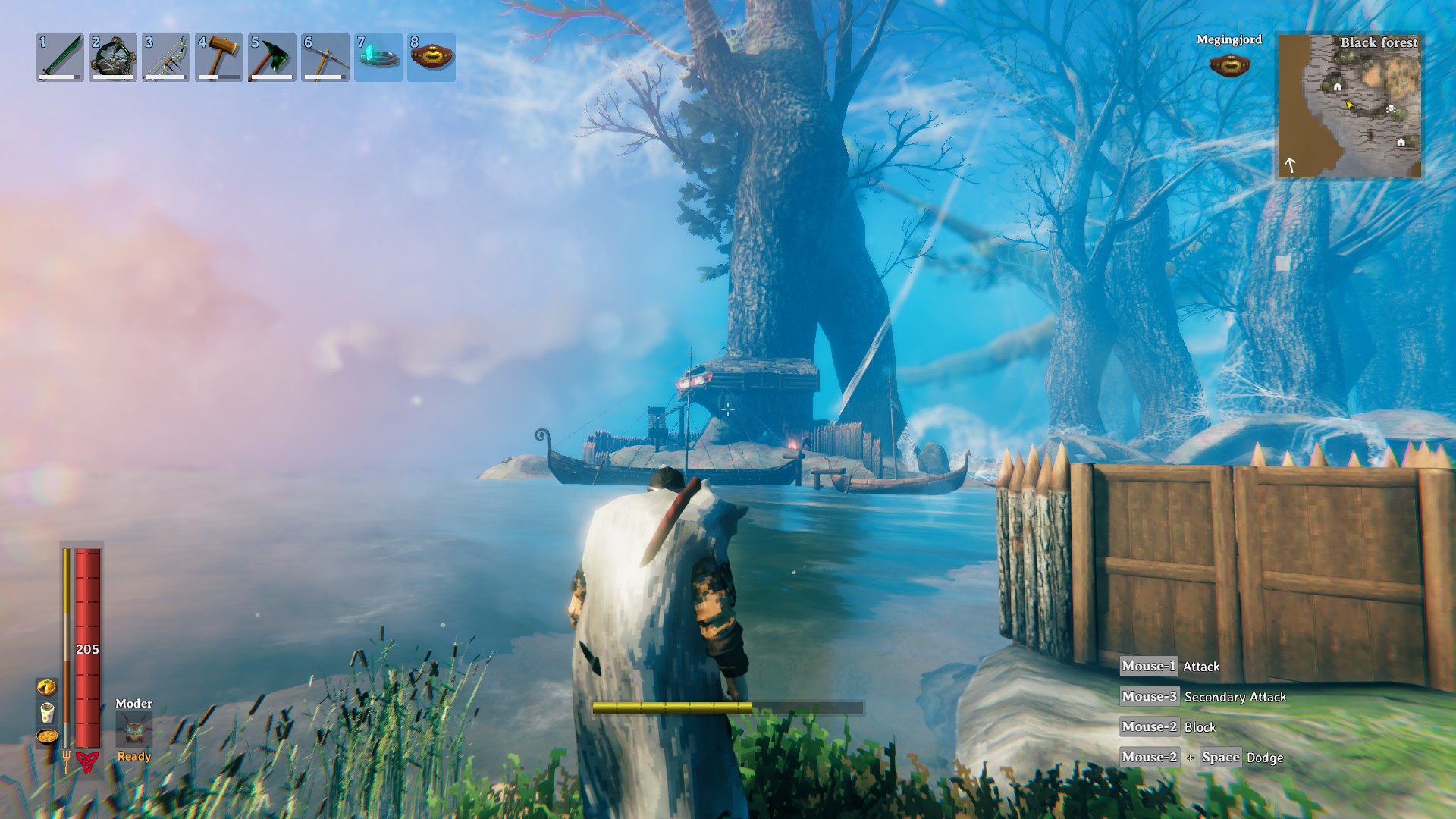The image size is (1456, 819).
Task: Click the Megingjord status effect icon
Action: tap(1229, 64)
